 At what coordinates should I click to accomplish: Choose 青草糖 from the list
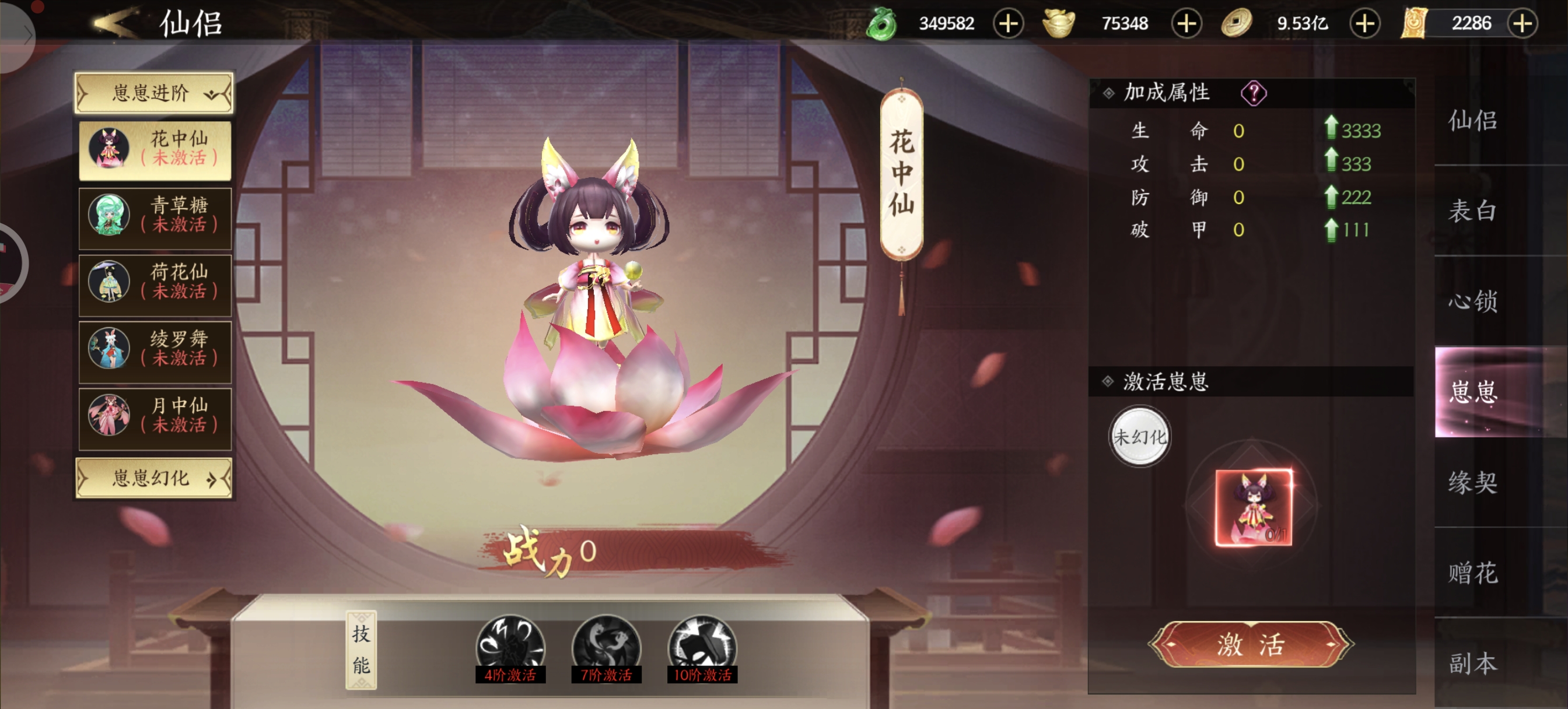pos(155,216)
